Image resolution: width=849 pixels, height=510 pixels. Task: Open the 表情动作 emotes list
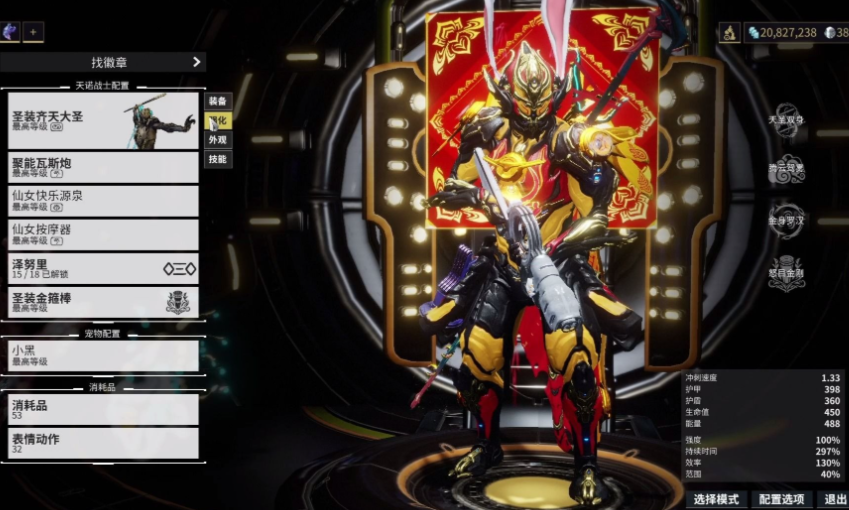click(x=103, y=443)
